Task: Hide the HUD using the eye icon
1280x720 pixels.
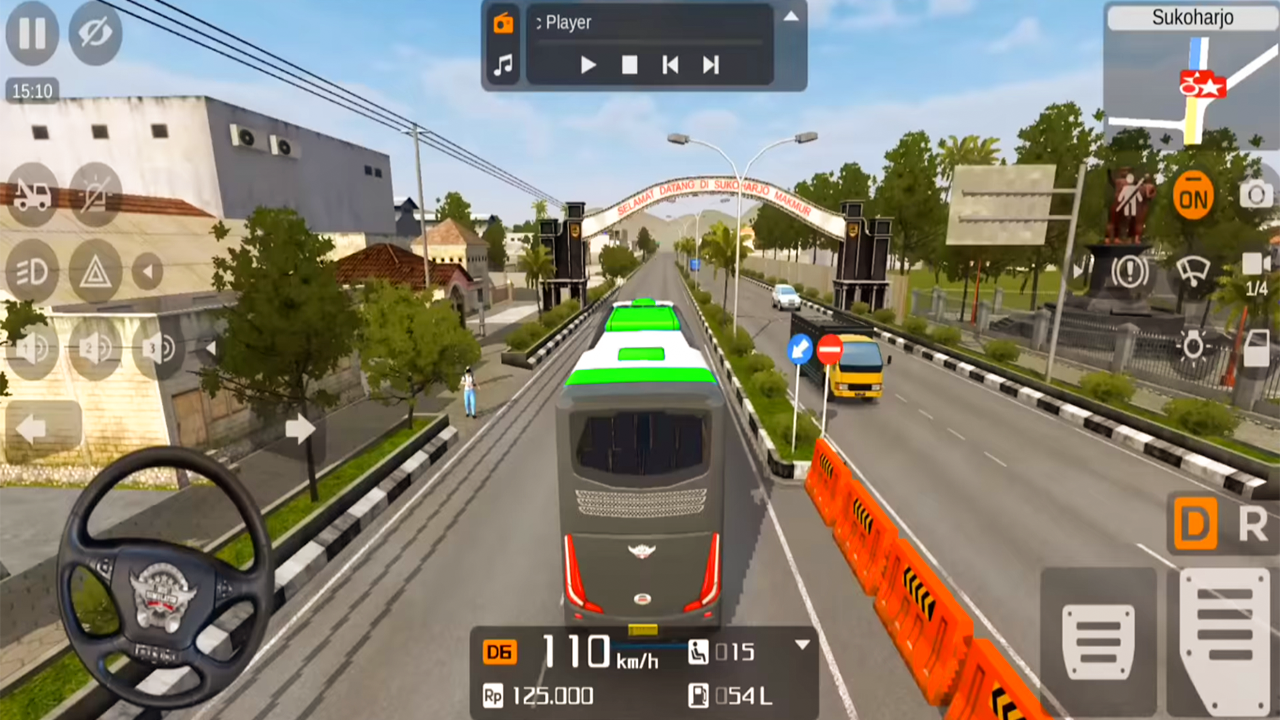Action: [x=95, y=34]
